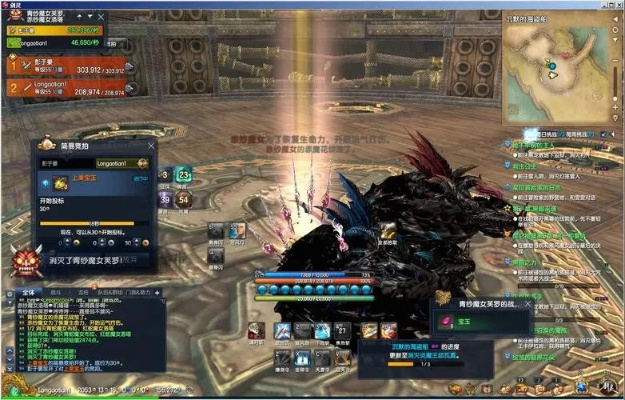
Task: Click the buff icon showing 23
Action: (184, 176)
